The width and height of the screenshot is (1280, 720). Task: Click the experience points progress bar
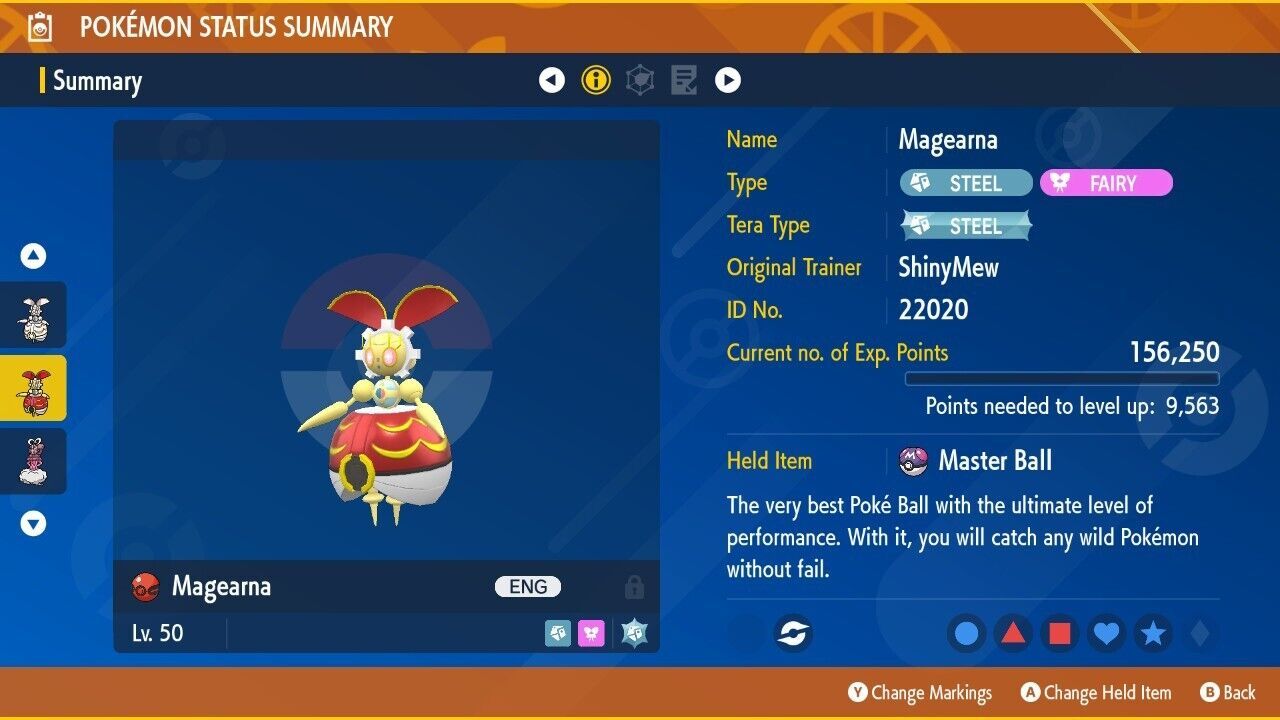[x=1063, y=379]
